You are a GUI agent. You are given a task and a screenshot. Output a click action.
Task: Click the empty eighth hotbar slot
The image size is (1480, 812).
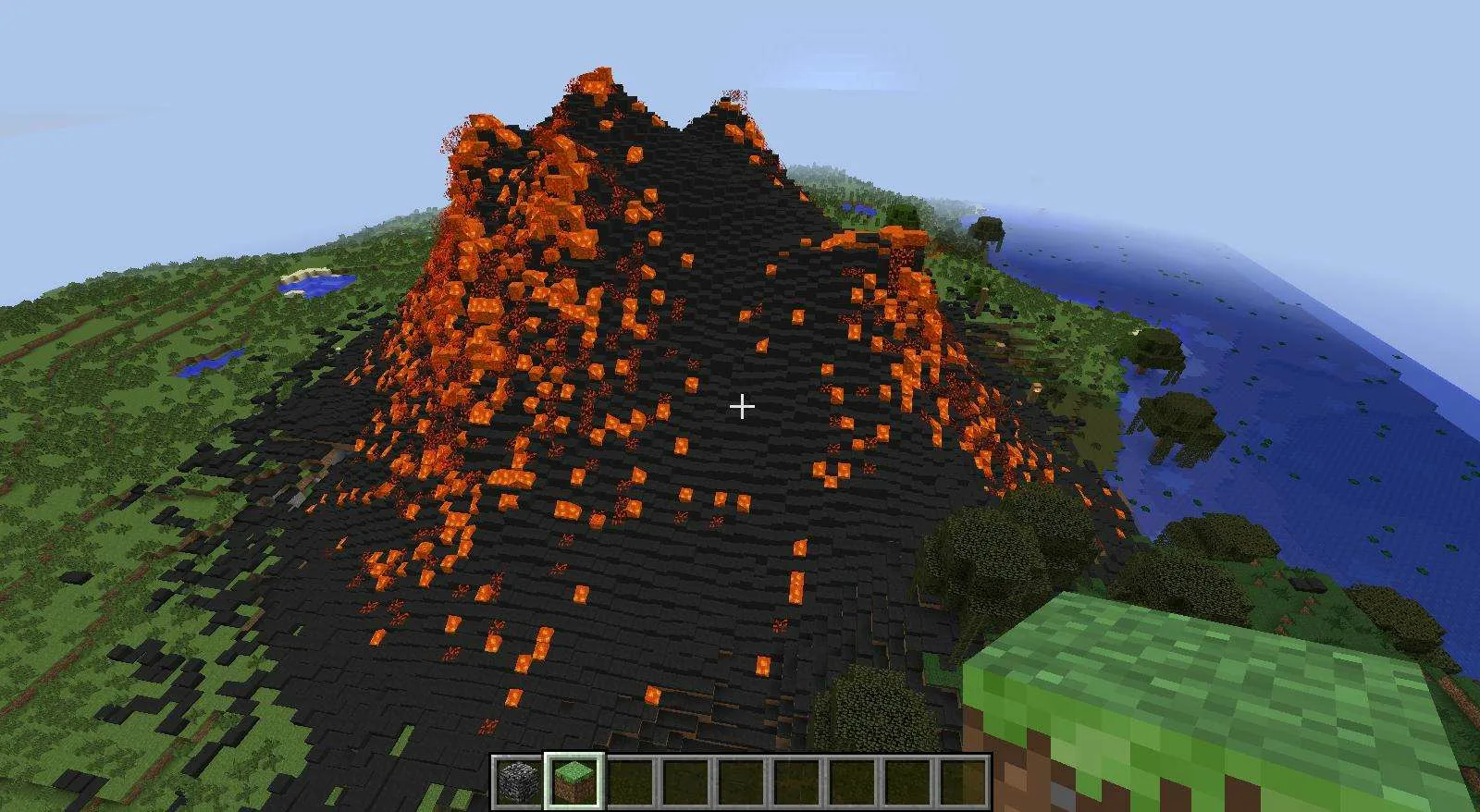coord(906,781)
